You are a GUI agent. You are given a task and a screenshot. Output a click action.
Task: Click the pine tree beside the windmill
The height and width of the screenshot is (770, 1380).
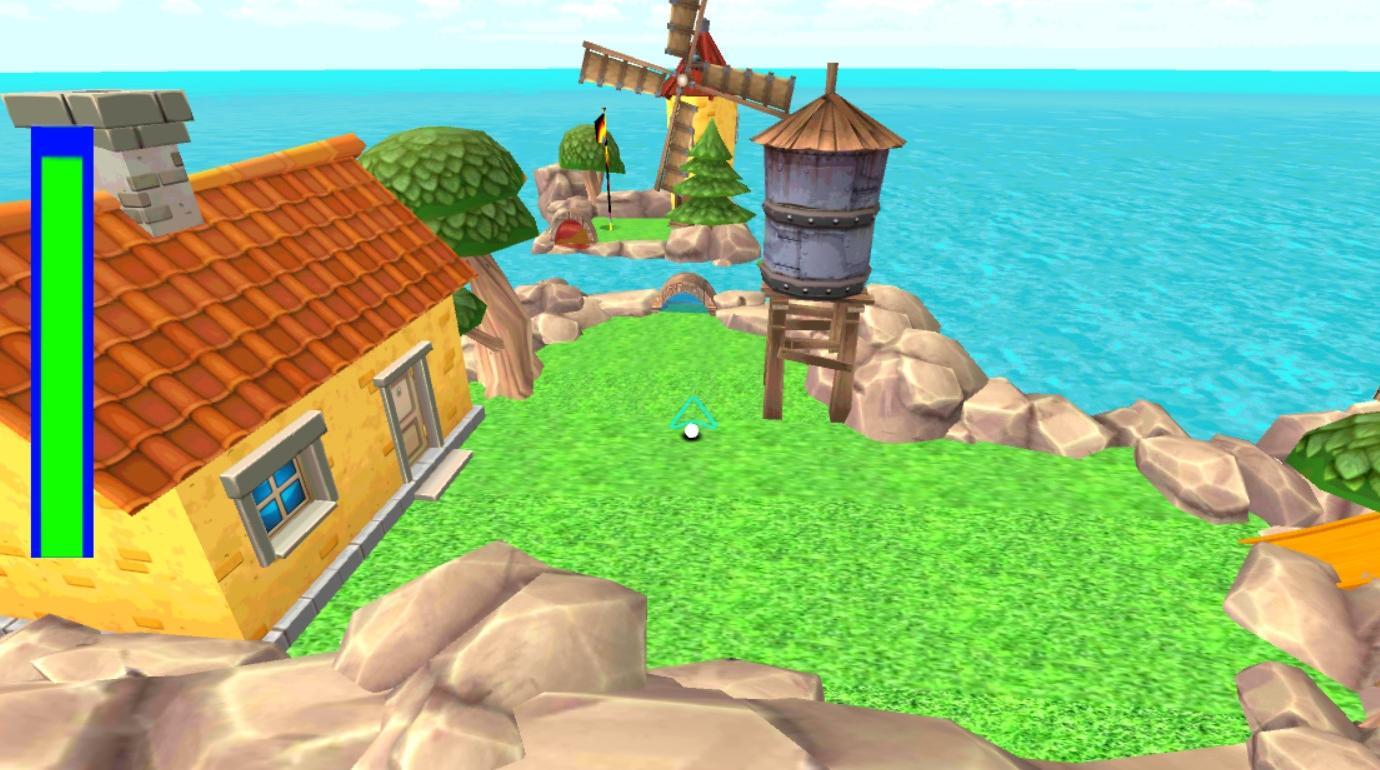coord(710,180)
